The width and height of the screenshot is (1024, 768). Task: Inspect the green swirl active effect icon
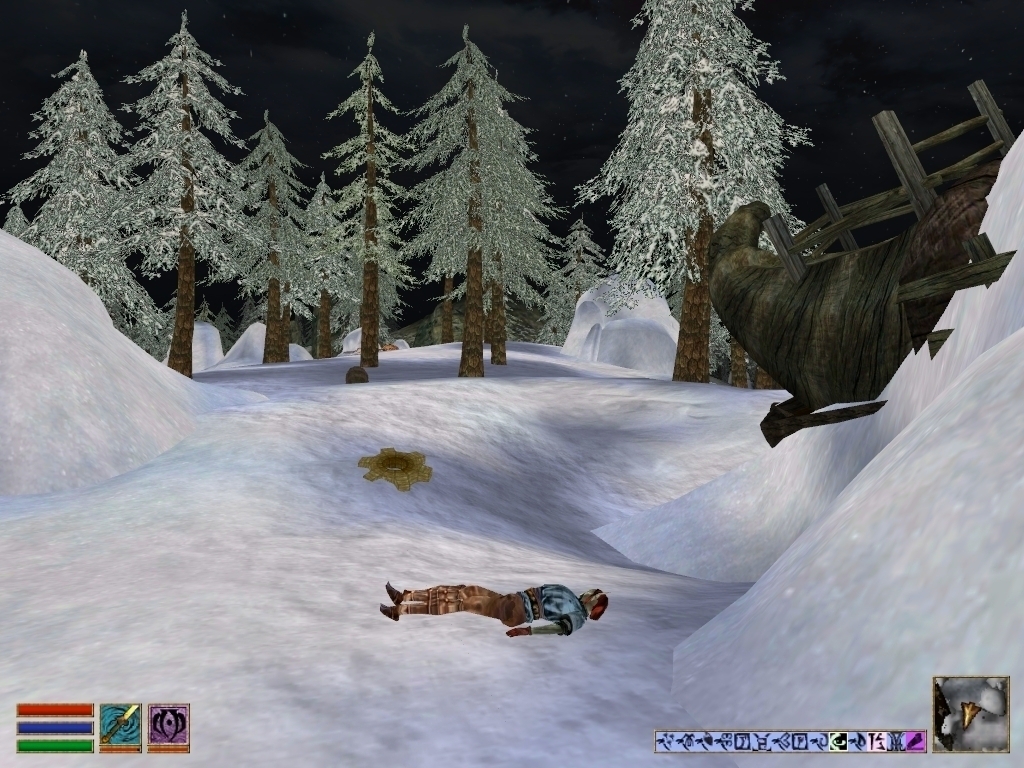click(838, 741)
